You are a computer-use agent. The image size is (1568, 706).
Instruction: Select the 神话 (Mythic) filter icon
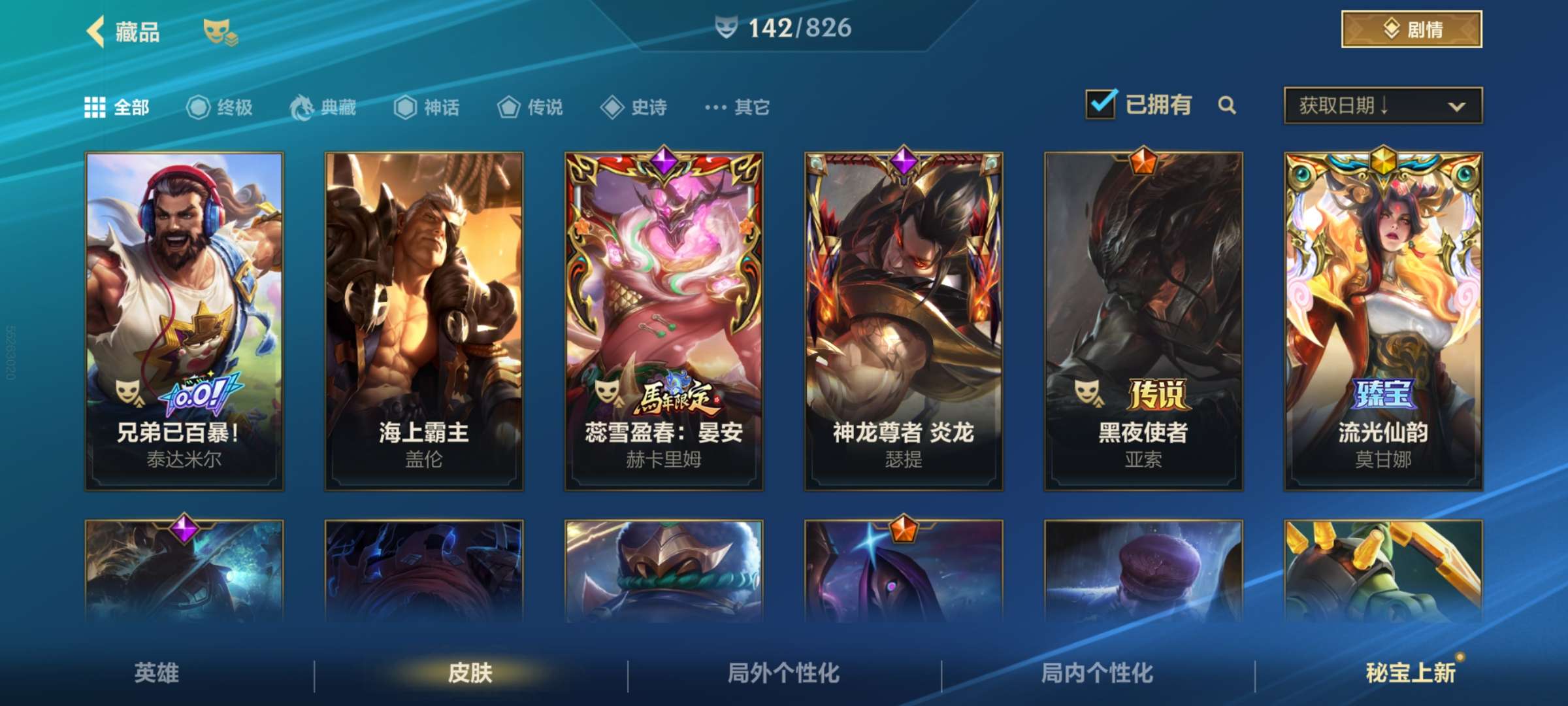[x=405, y=108]
